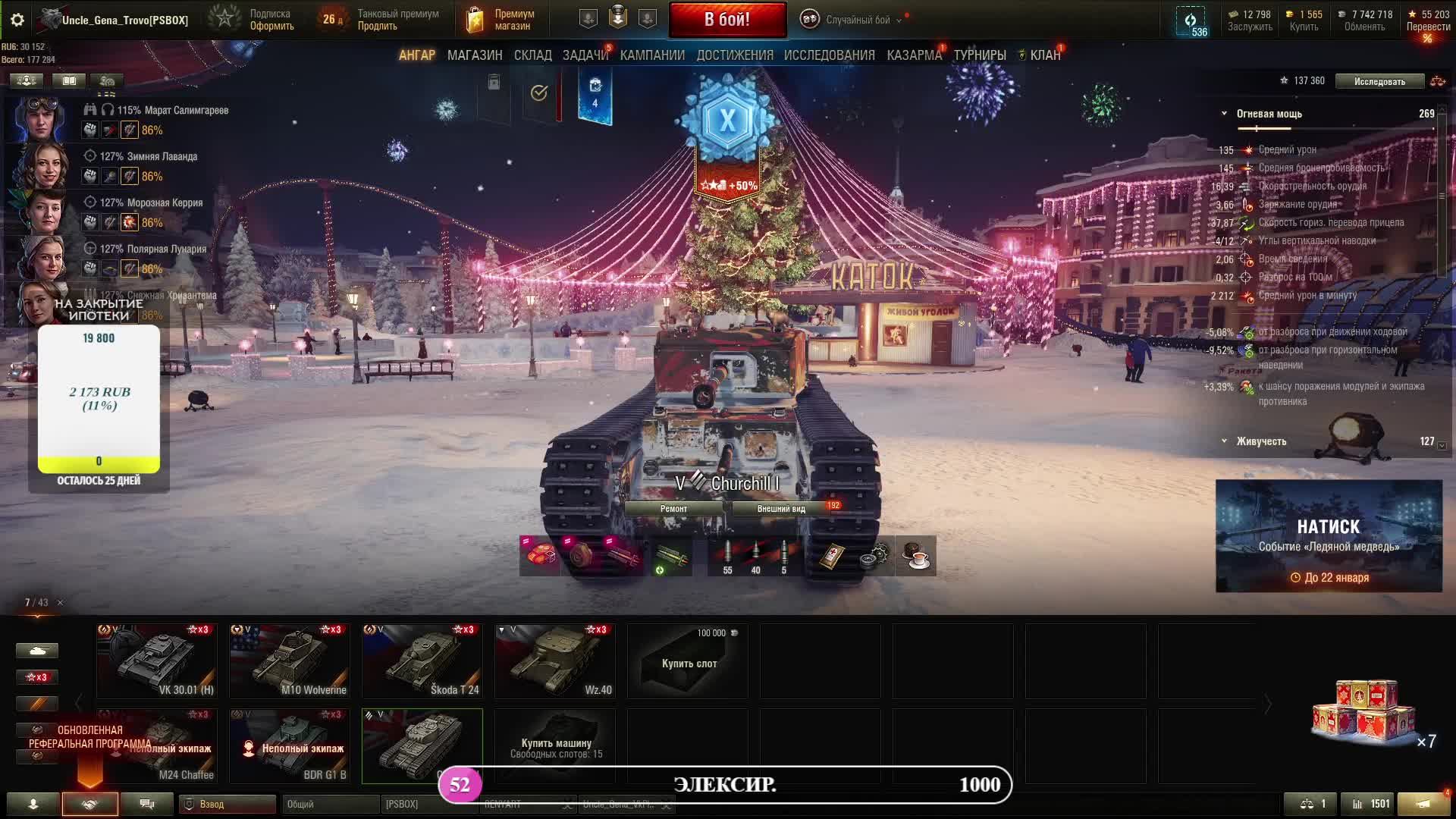Collapse the Огневая мощь stats section
1456x819 pixels.
pos(1224,114)
